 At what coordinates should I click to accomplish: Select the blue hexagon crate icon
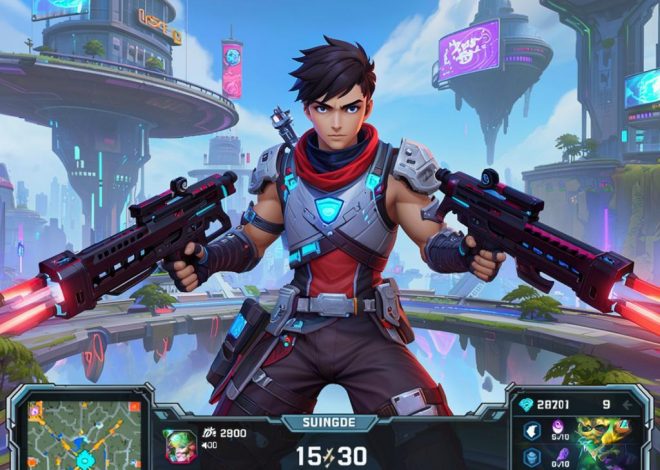tap(532, 458)
